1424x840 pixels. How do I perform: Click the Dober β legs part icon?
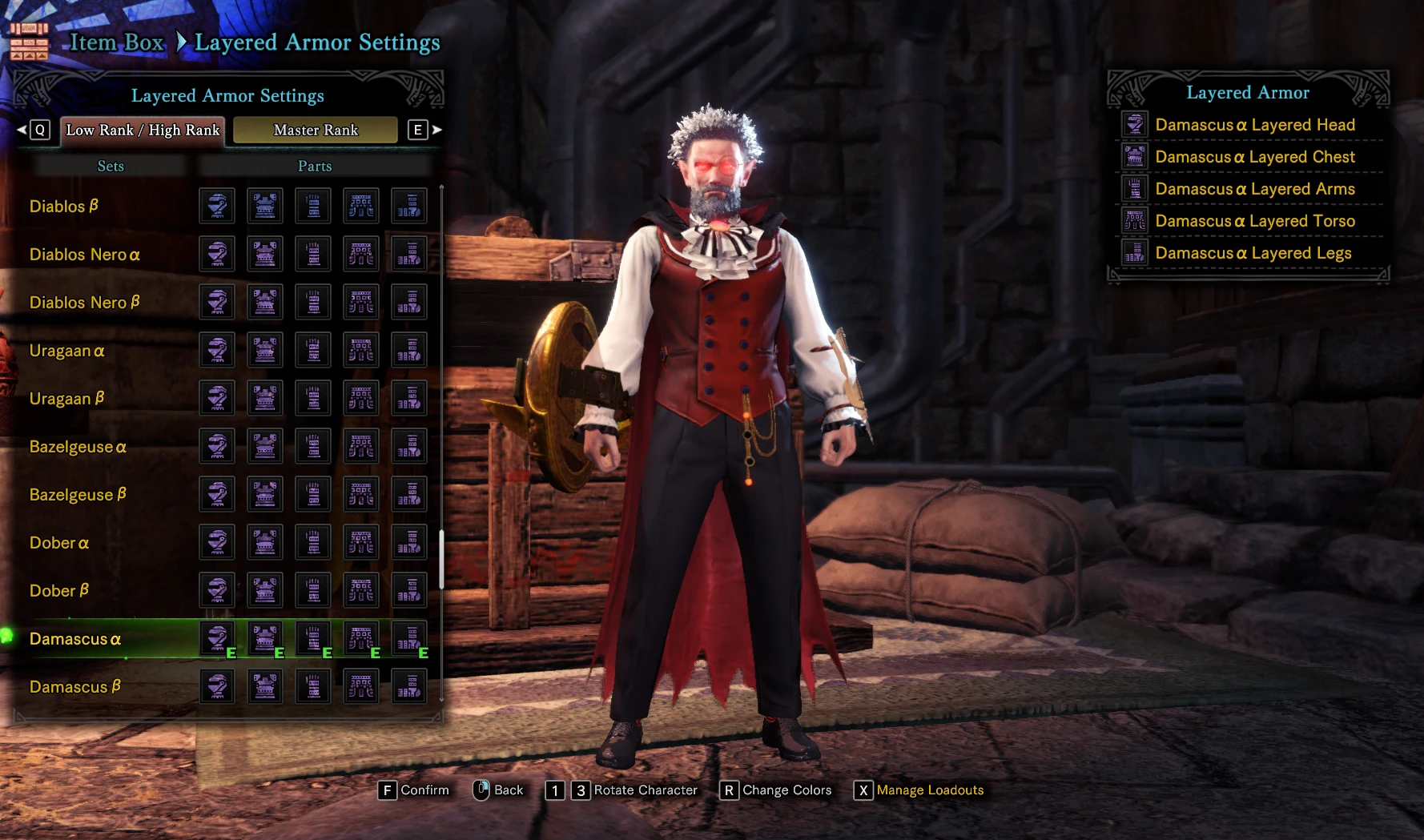point(409,590)
